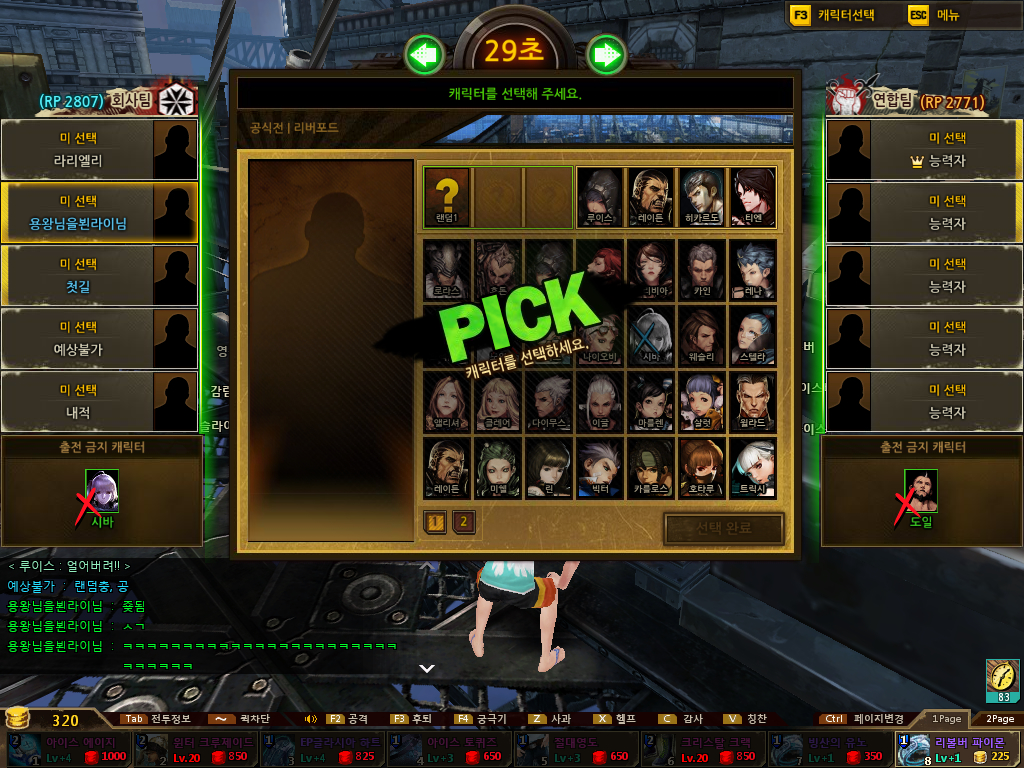The image size is (1024, 768).
Task: Pick the Hotaru character portrait
Action: coord(702,468)
